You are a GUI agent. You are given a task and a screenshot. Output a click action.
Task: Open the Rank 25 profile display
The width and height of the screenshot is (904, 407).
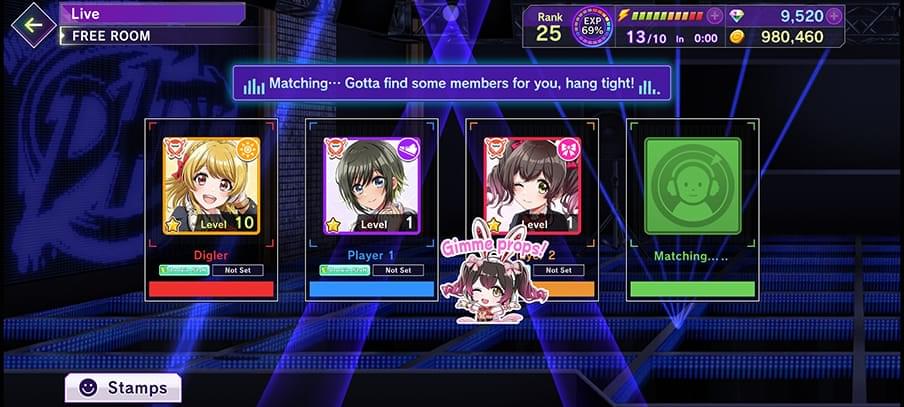point(549,26)
